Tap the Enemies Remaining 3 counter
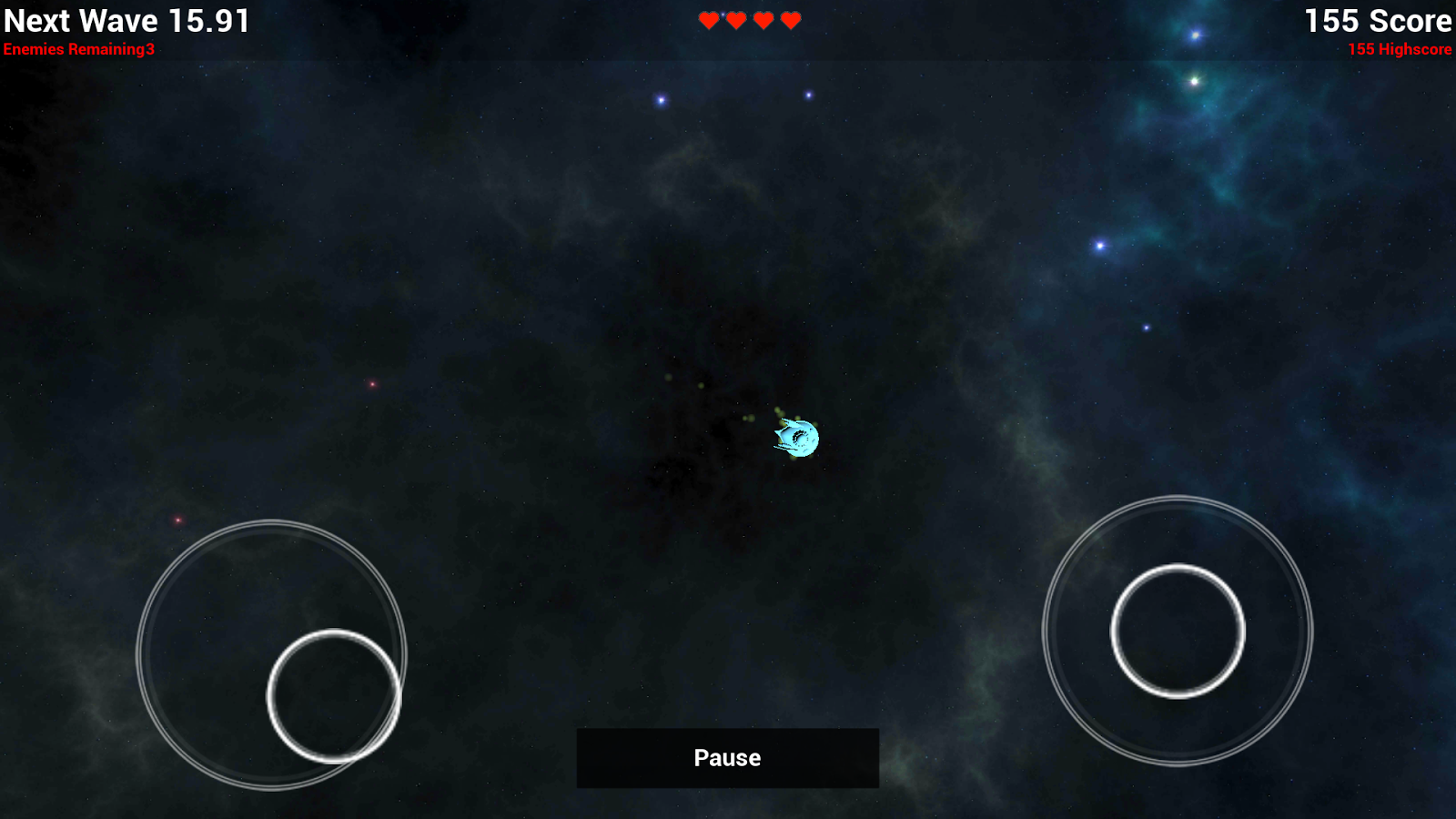 tap(80, 50)
